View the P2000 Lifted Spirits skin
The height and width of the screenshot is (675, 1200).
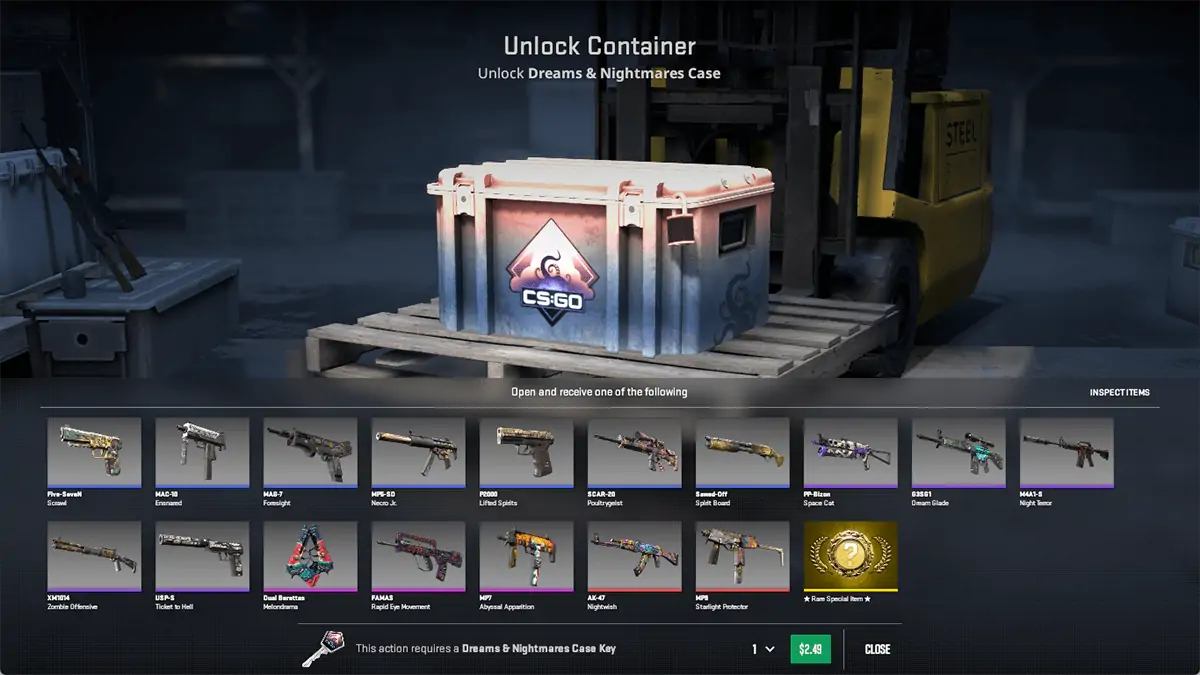coord(526,452)
